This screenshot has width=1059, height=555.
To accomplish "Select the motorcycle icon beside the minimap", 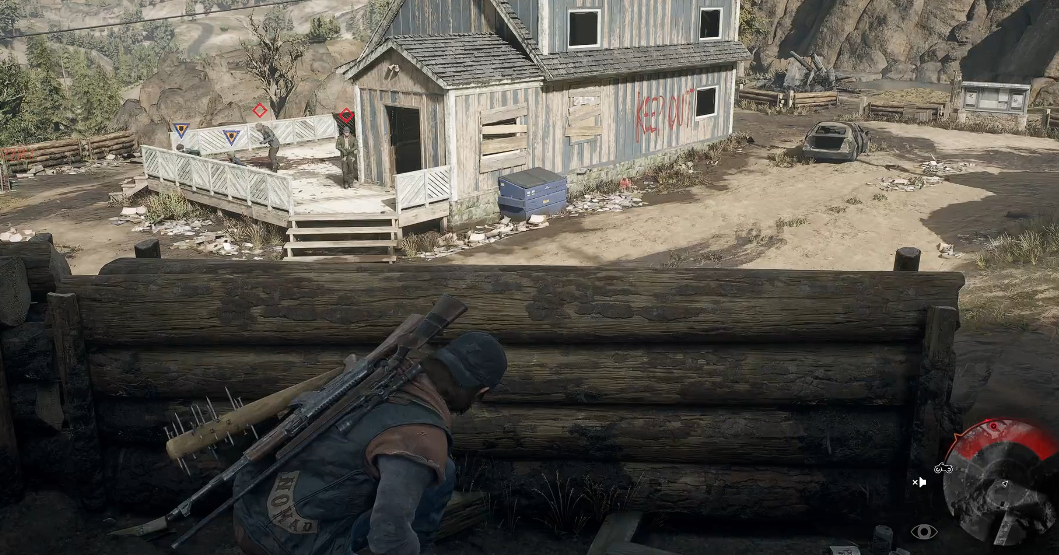I will click(x=943, y=467).
